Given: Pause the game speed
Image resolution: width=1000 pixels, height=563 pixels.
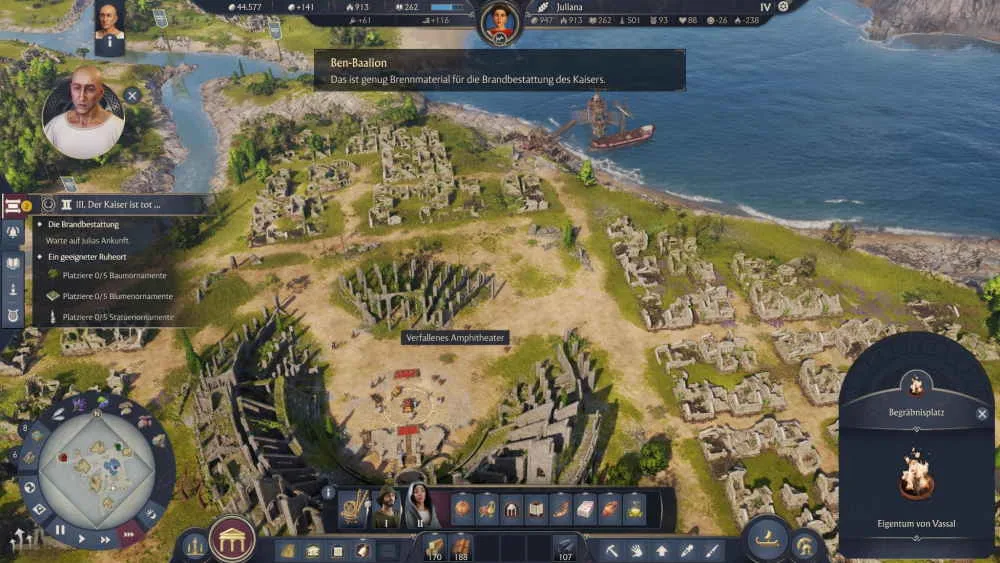Looking at the screenshot, I should point(60,530).
